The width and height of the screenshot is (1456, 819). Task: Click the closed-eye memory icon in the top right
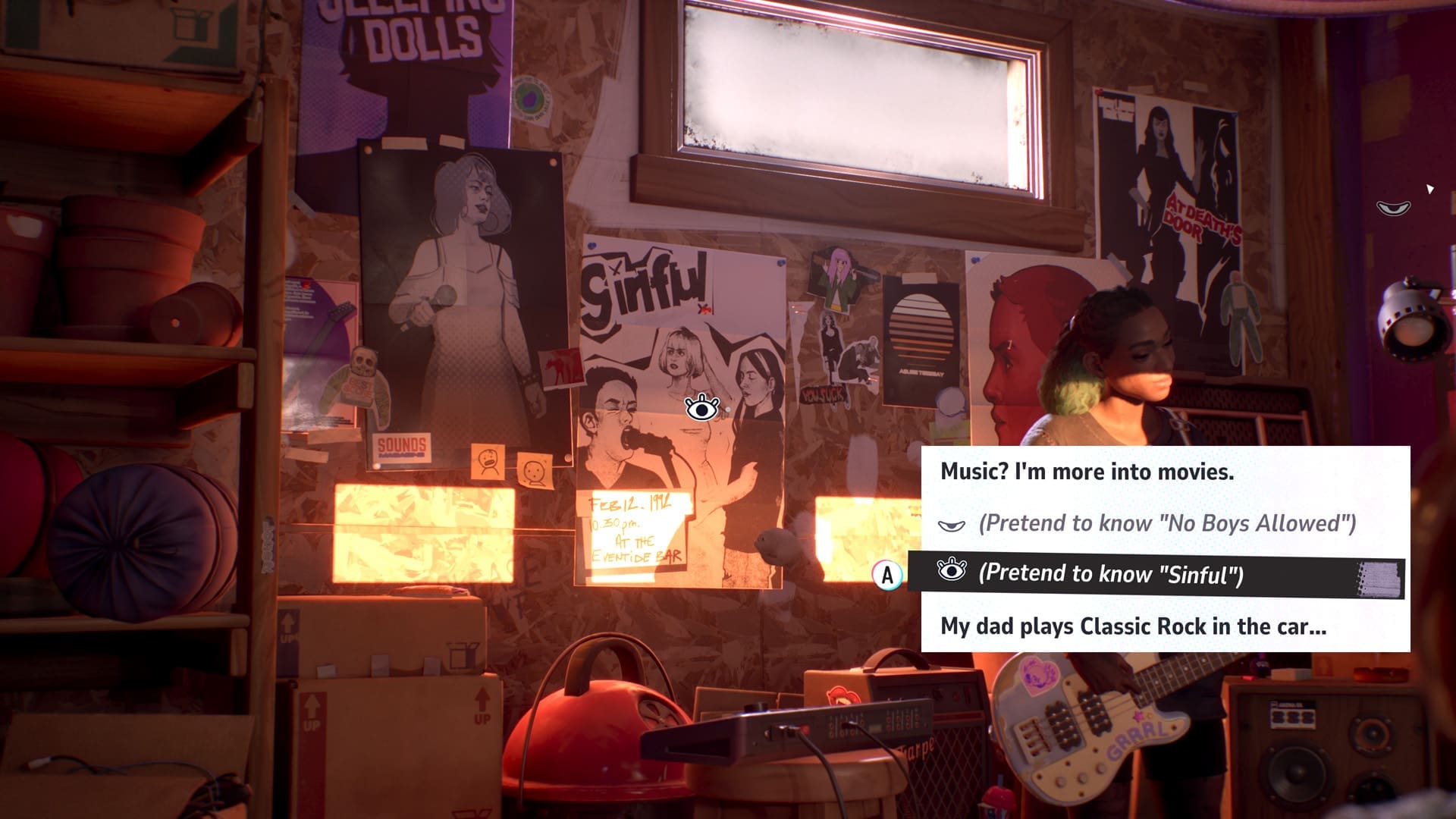click(x=1394, y=207)
